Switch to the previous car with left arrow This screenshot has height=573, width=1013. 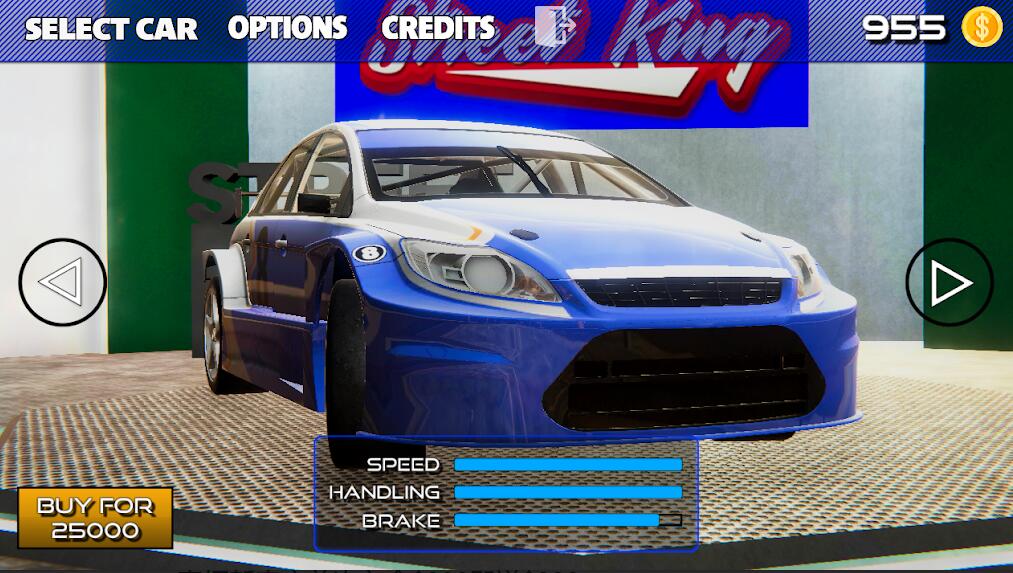tap(62, 283)
